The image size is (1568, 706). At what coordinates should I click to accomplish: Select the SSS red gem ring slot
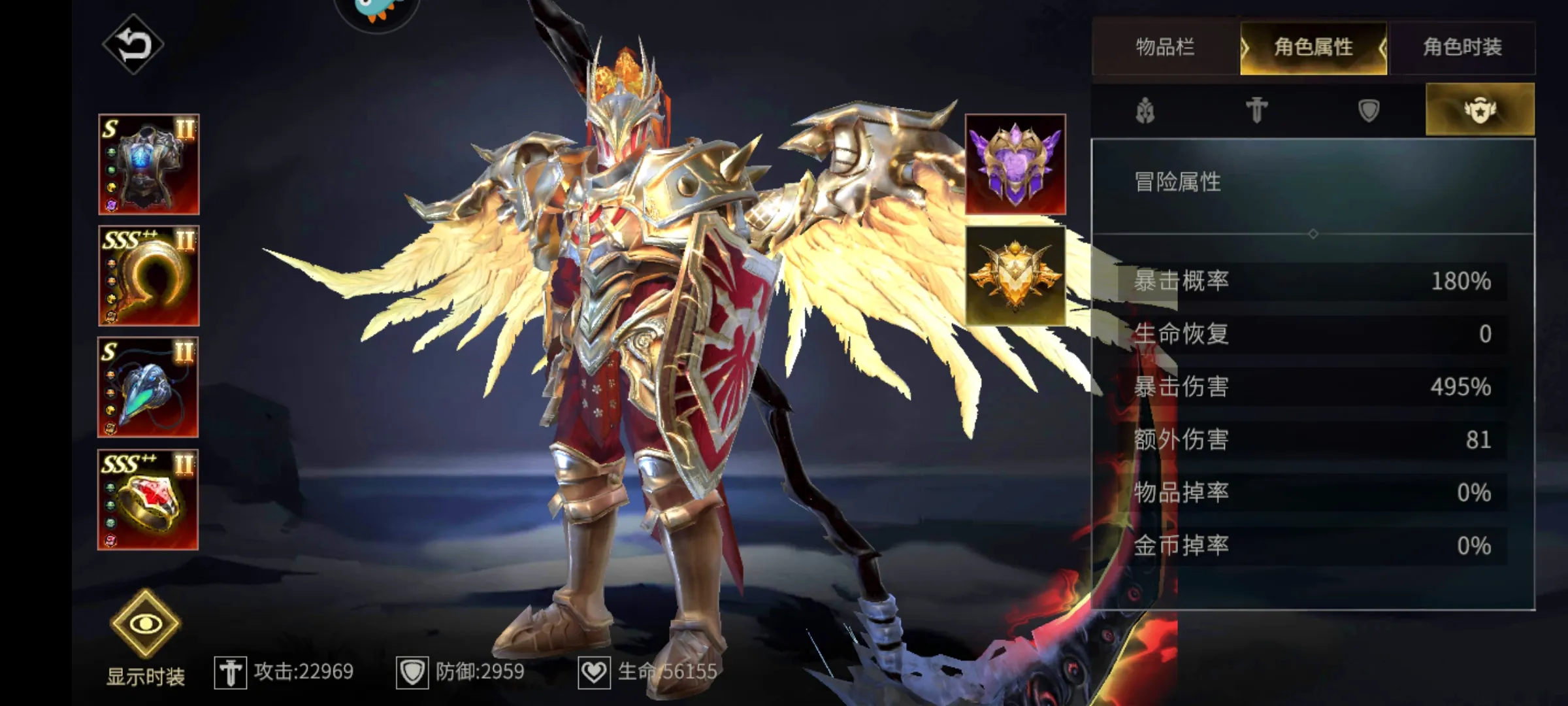tap(148, 500)
